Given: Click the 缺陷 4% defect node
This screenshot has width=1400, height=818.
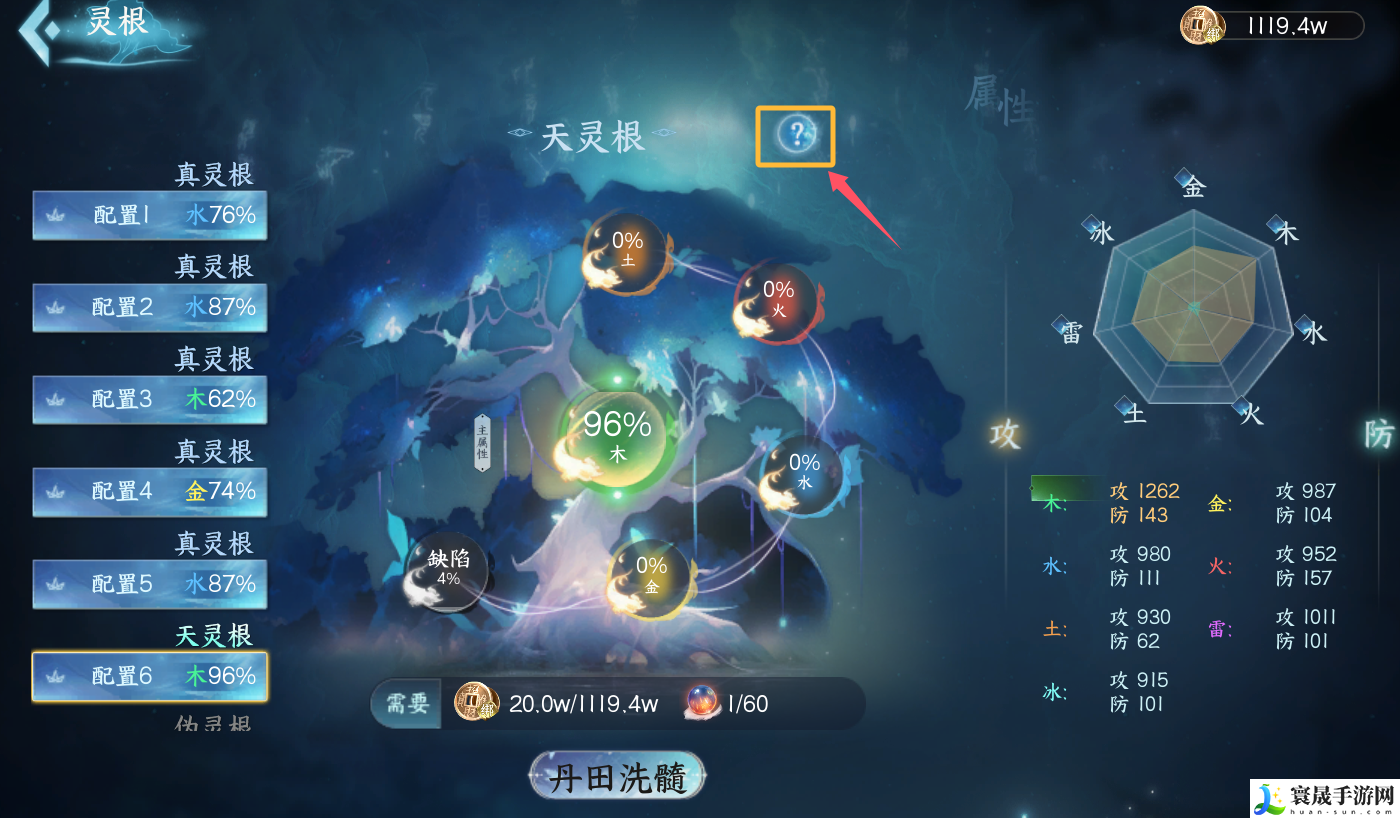Looking at the screenshot, I should (446, 570).
